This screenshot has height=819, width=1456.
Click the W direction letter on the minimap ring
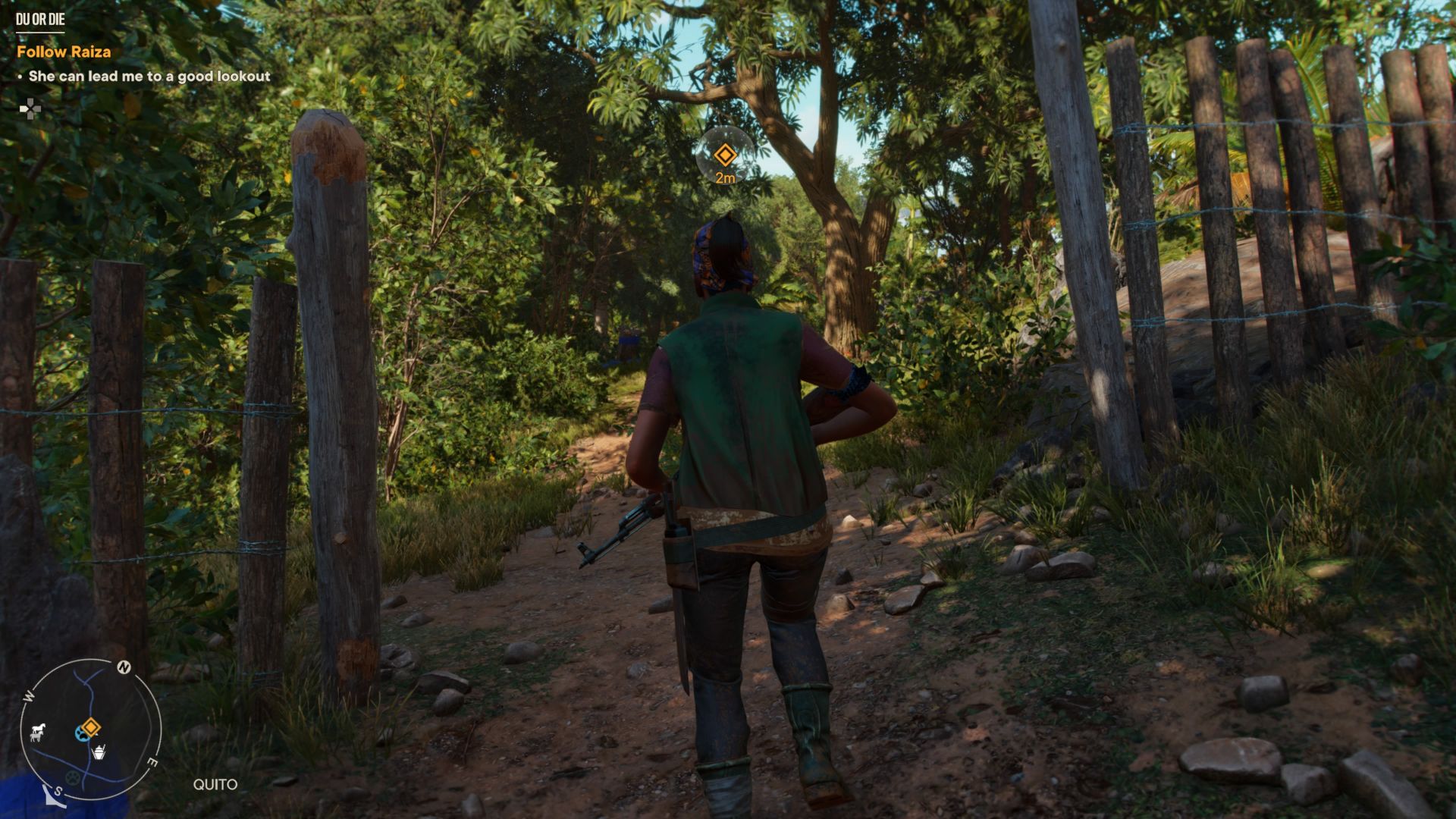[x=27, y=696]
